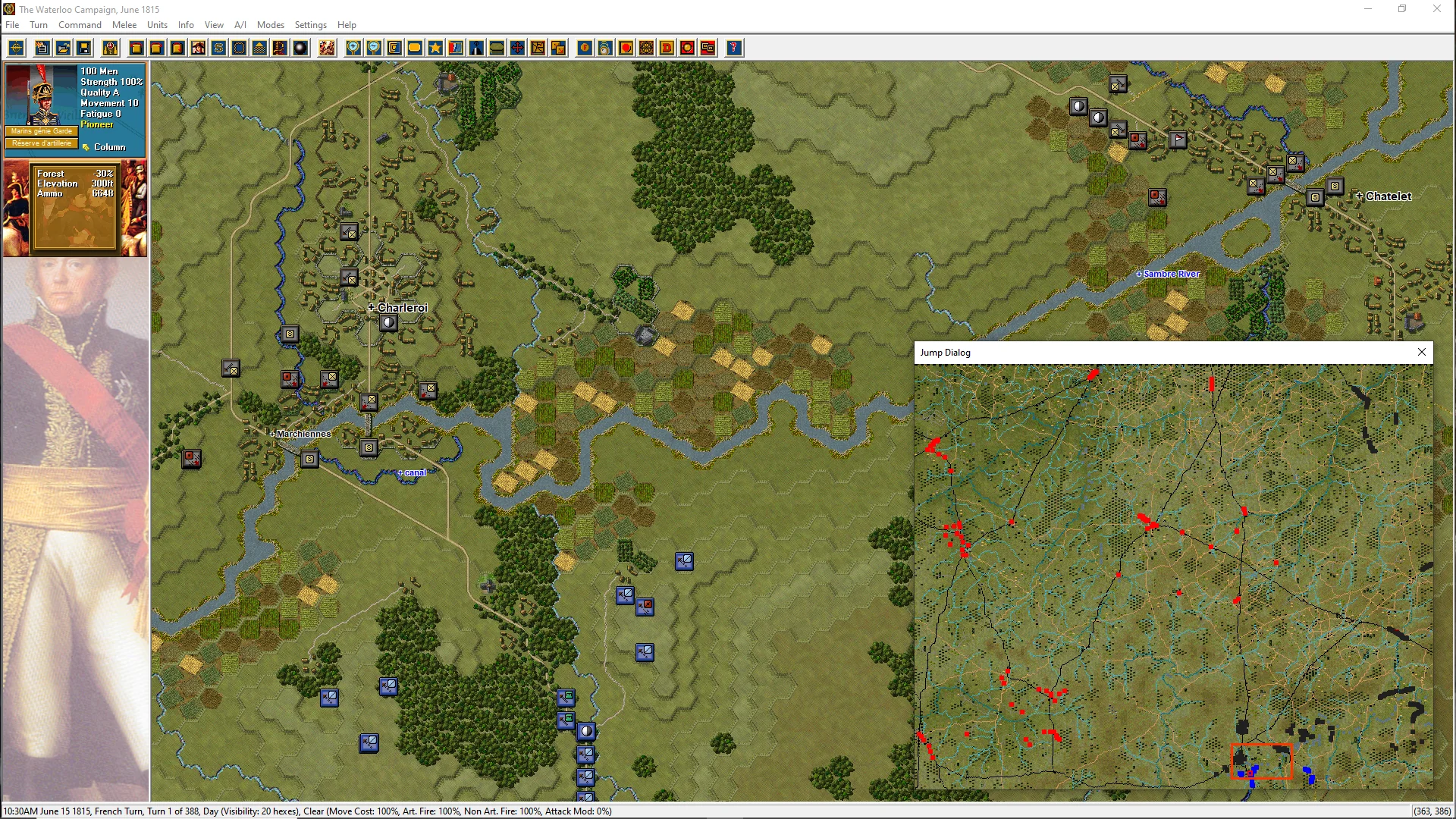Open the Units menu
The height and width of the screenshot is (819, 1456).
tap(157, 25)
